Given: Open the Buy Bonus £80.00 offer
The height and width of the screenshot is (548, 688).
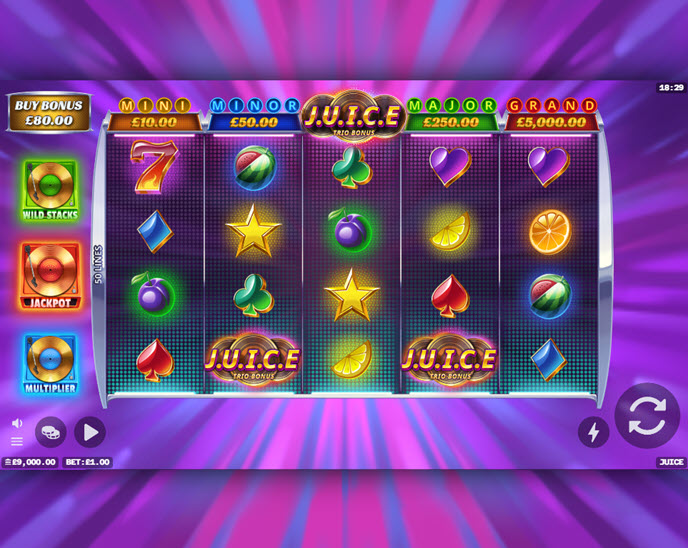Looking at the screenshot, I should 49,112.
